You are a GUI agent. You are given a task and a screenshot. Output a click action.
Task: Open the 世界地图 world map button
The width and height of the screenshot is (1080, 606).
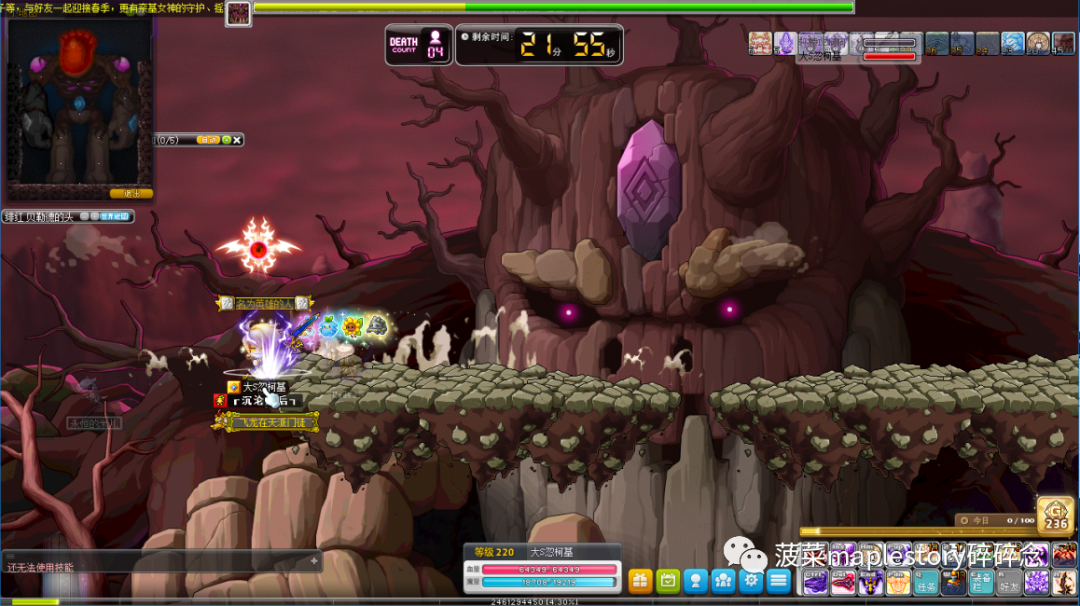coord(117,216)
